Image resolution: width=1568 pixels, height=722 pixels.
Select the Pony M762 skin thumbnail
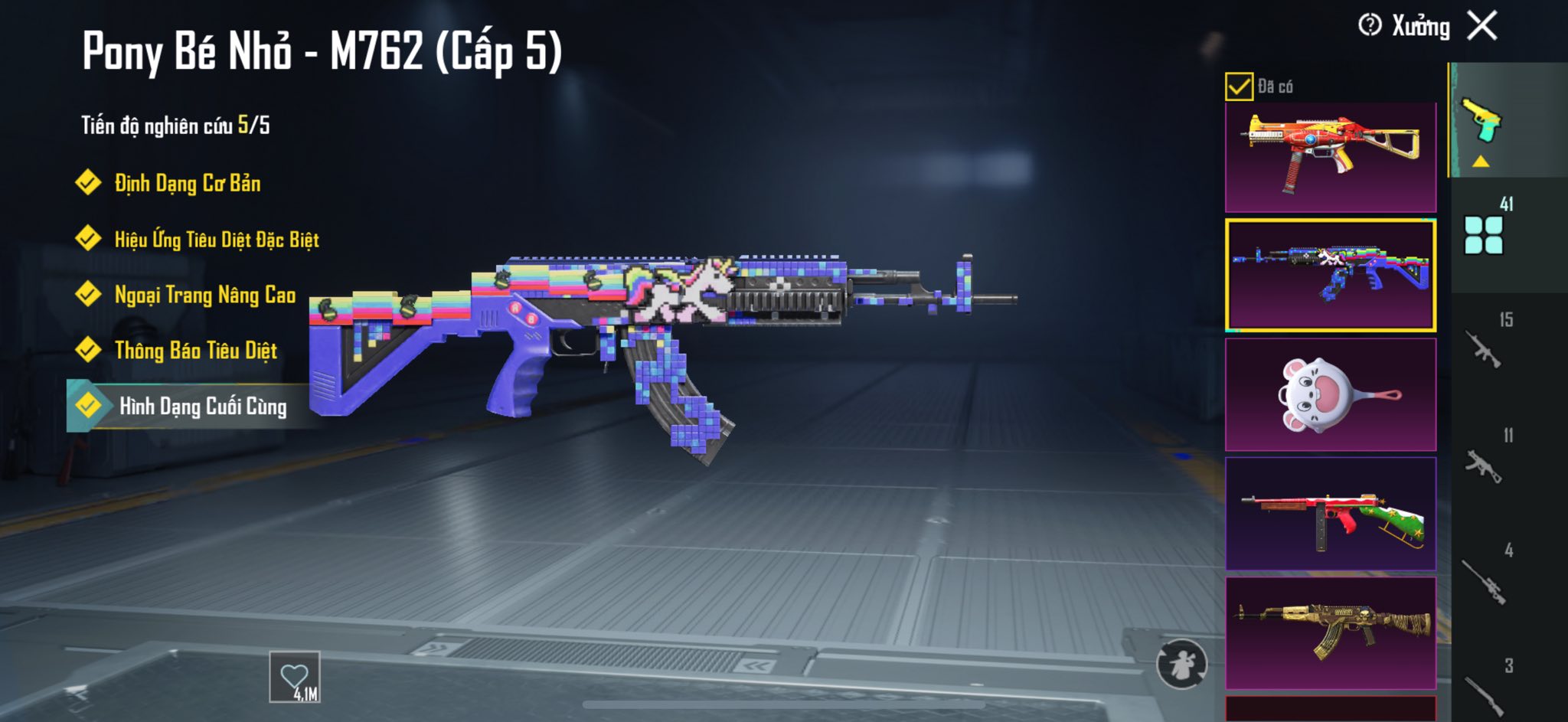pos(1331,275)
